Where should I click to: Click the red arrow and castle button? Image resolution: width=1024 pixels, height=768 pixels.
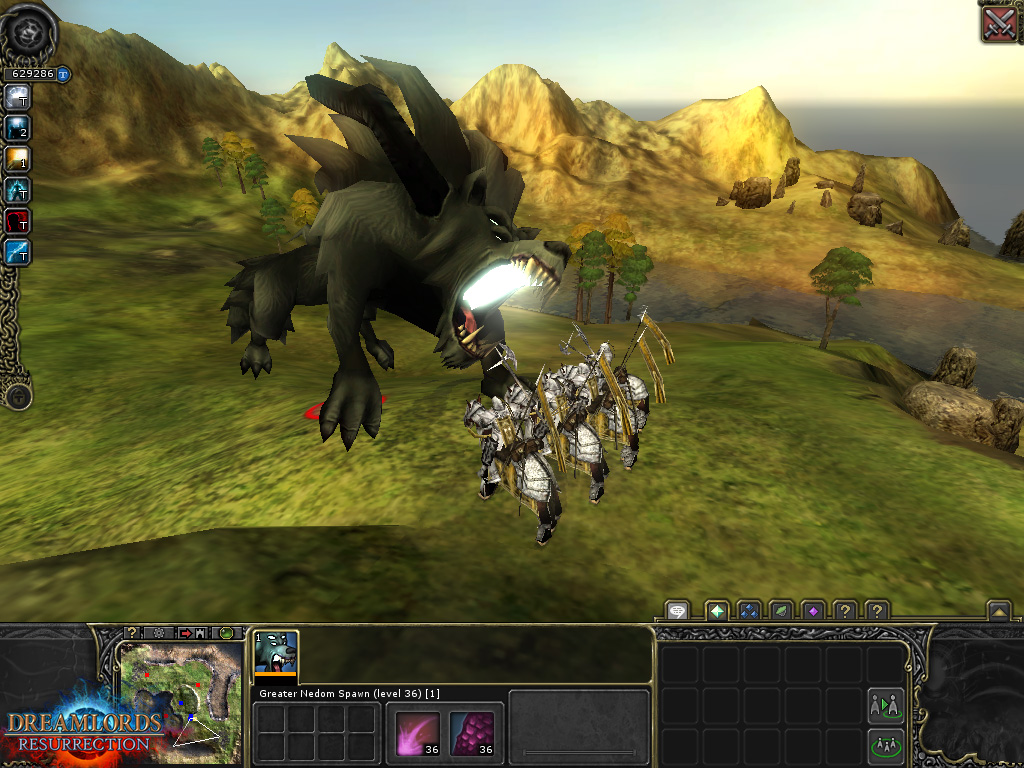(x=192, y=633)
